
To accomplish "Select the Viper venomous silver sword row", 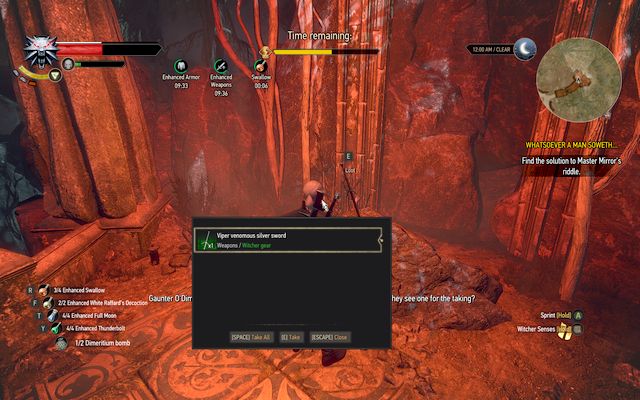I will [288, 239].
